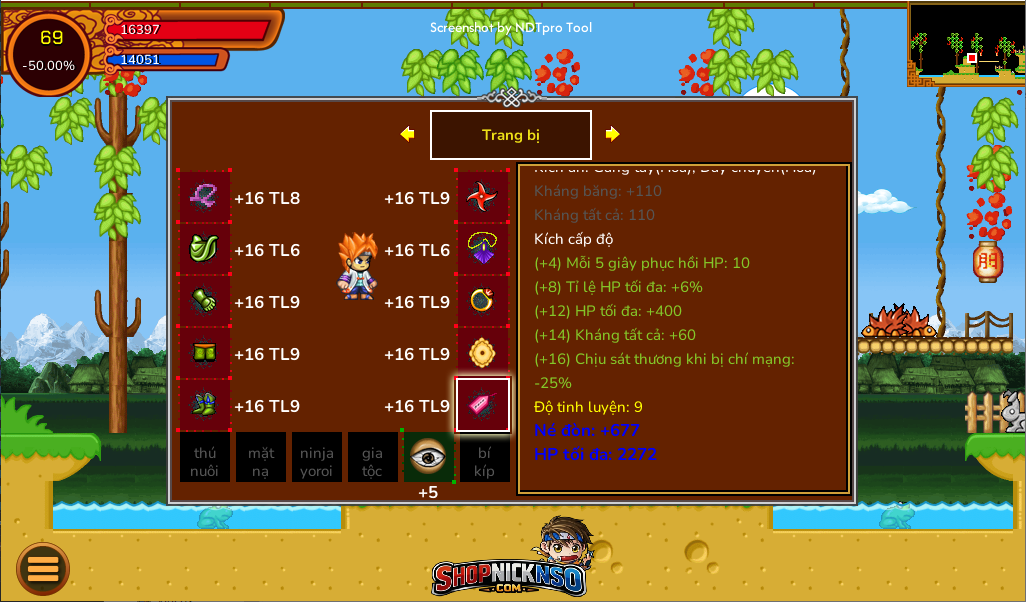1026x602 pixels.
Task: Click the right arrow beside Trang bị
Action: point(612,134)
